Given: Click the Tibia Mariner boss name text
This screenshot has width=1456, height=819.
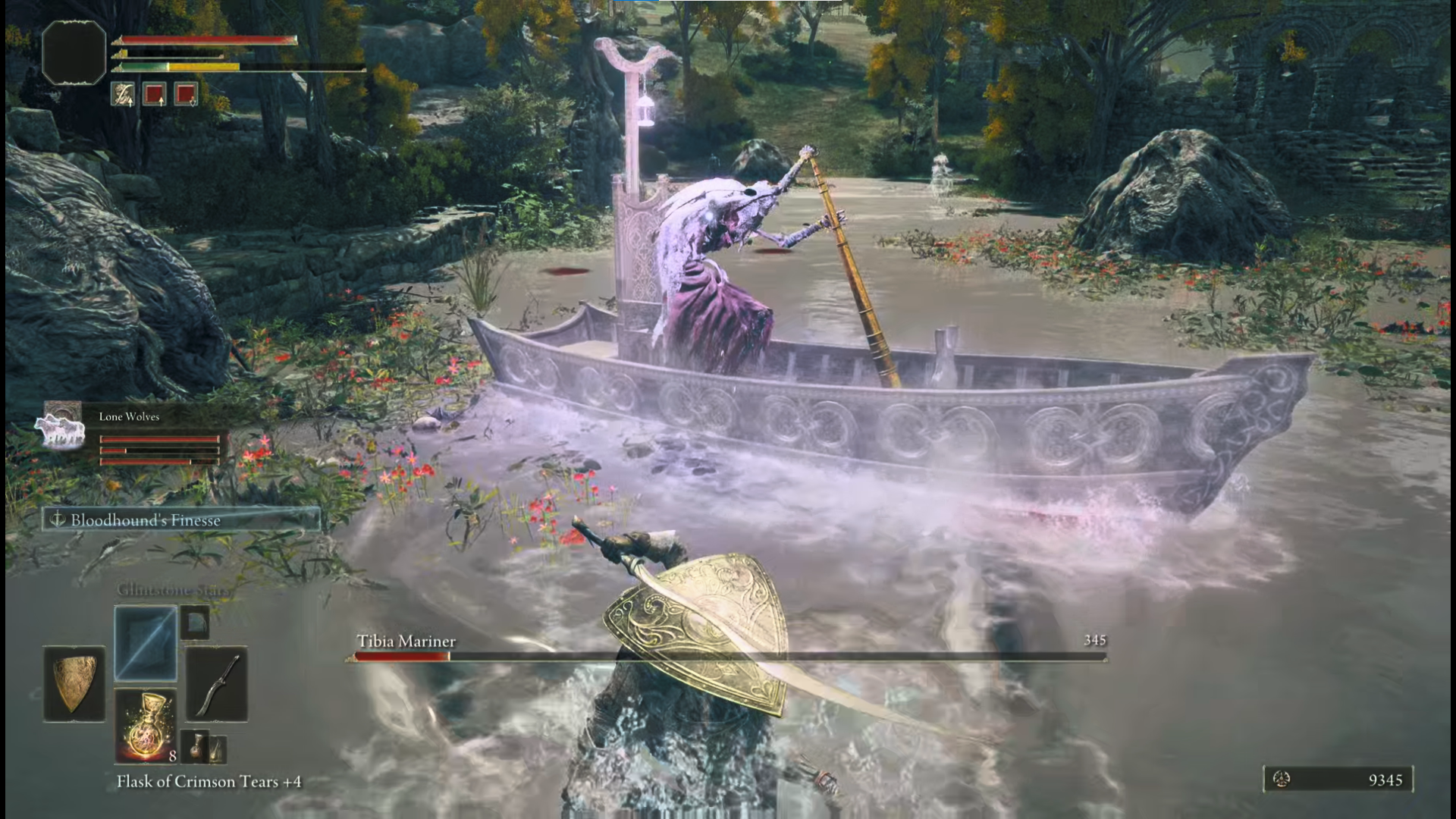Looking at the screenshot, I should 406,641.
